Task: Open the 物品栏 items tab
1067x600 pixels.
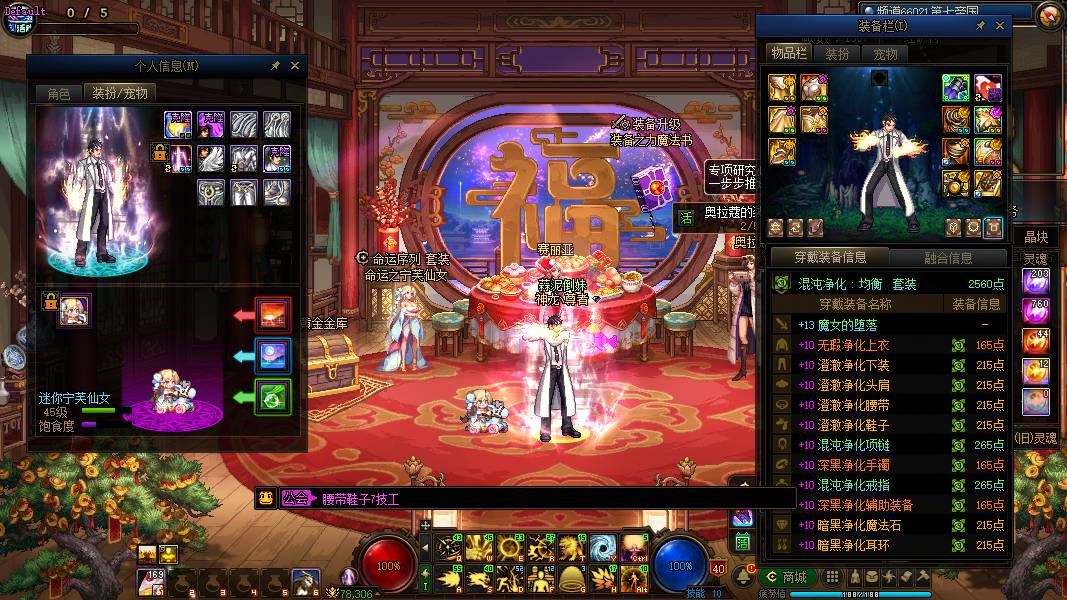Action: (x=788, y=53)
